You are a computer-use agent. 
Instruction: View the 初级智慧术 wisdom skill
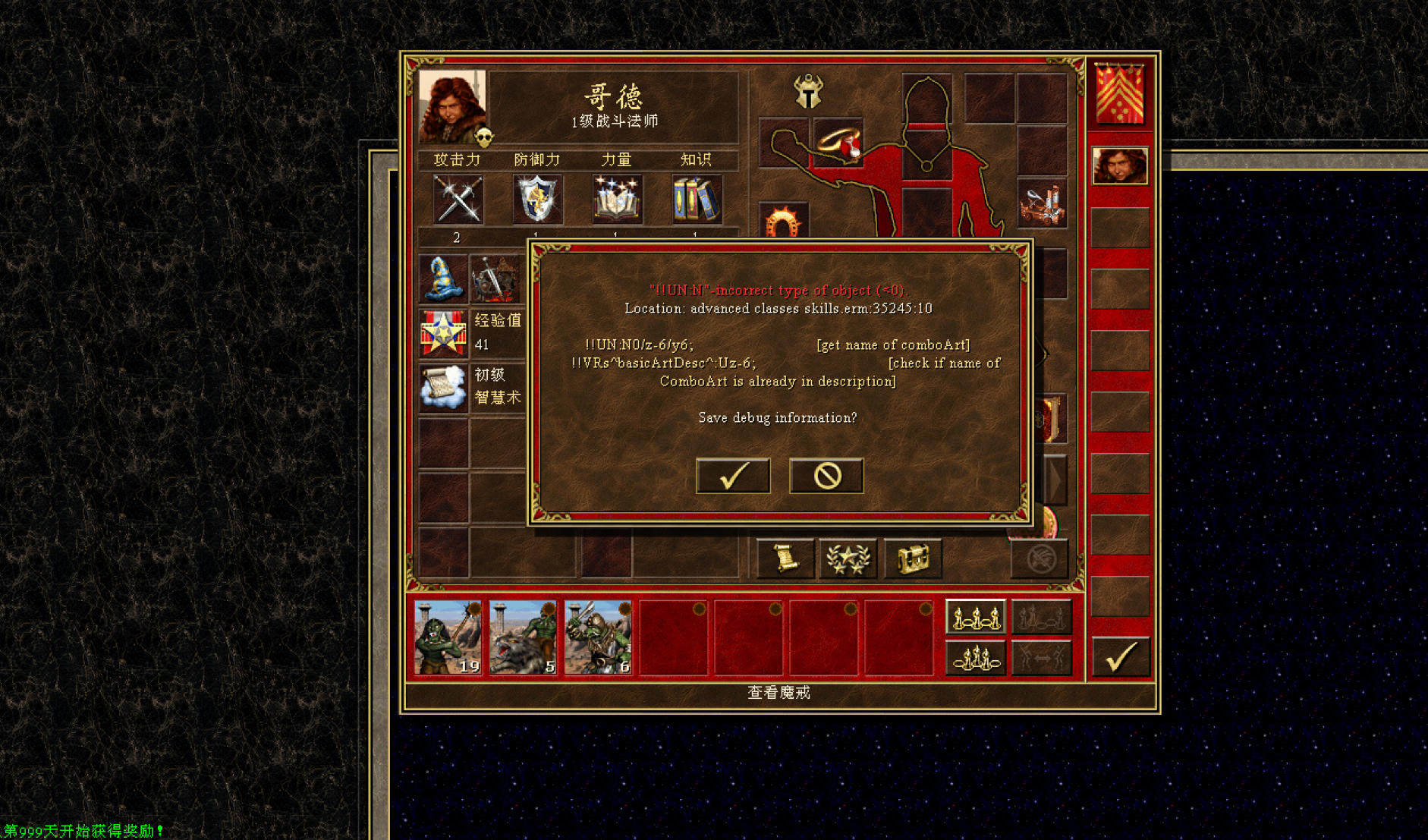[x=443, y=387]
